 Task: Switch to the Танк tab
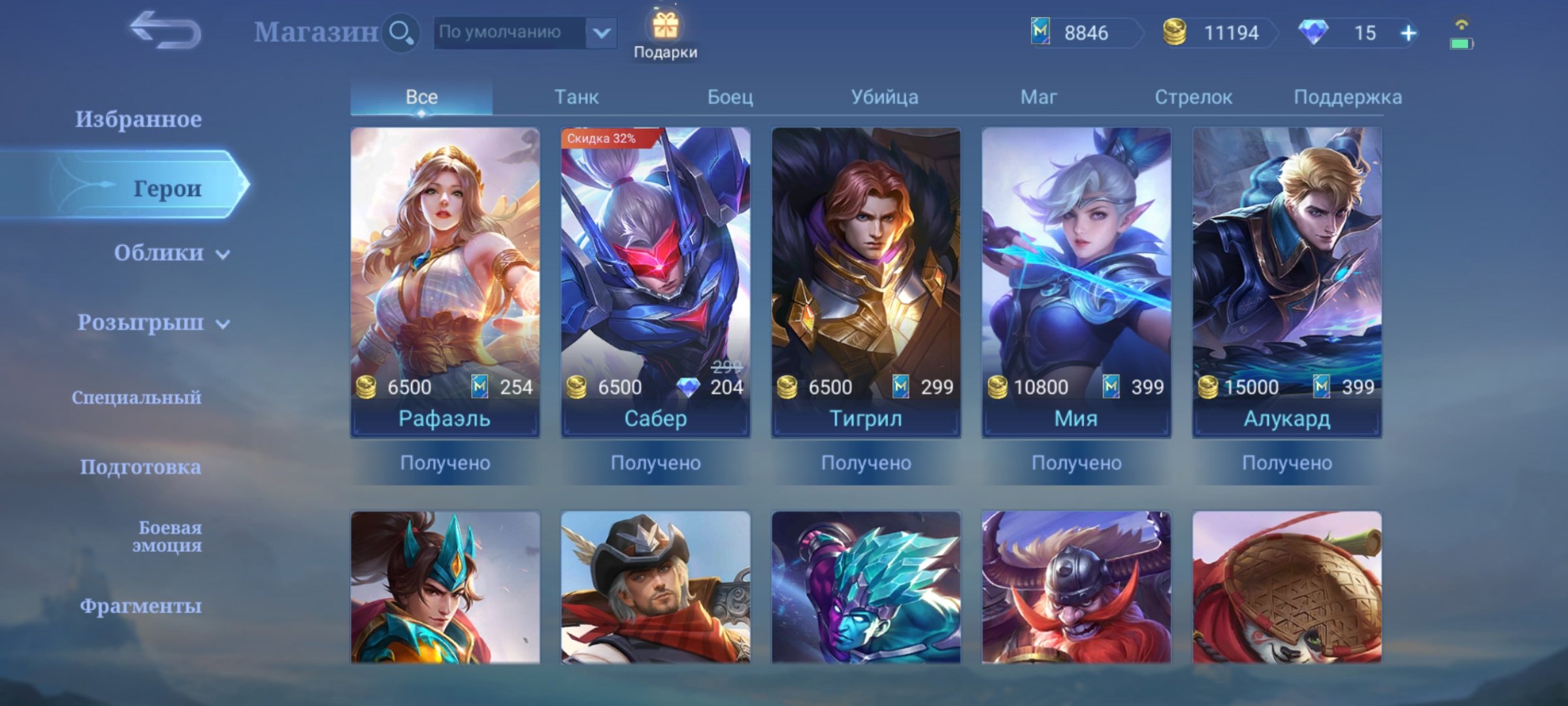[x=576, y=97]
